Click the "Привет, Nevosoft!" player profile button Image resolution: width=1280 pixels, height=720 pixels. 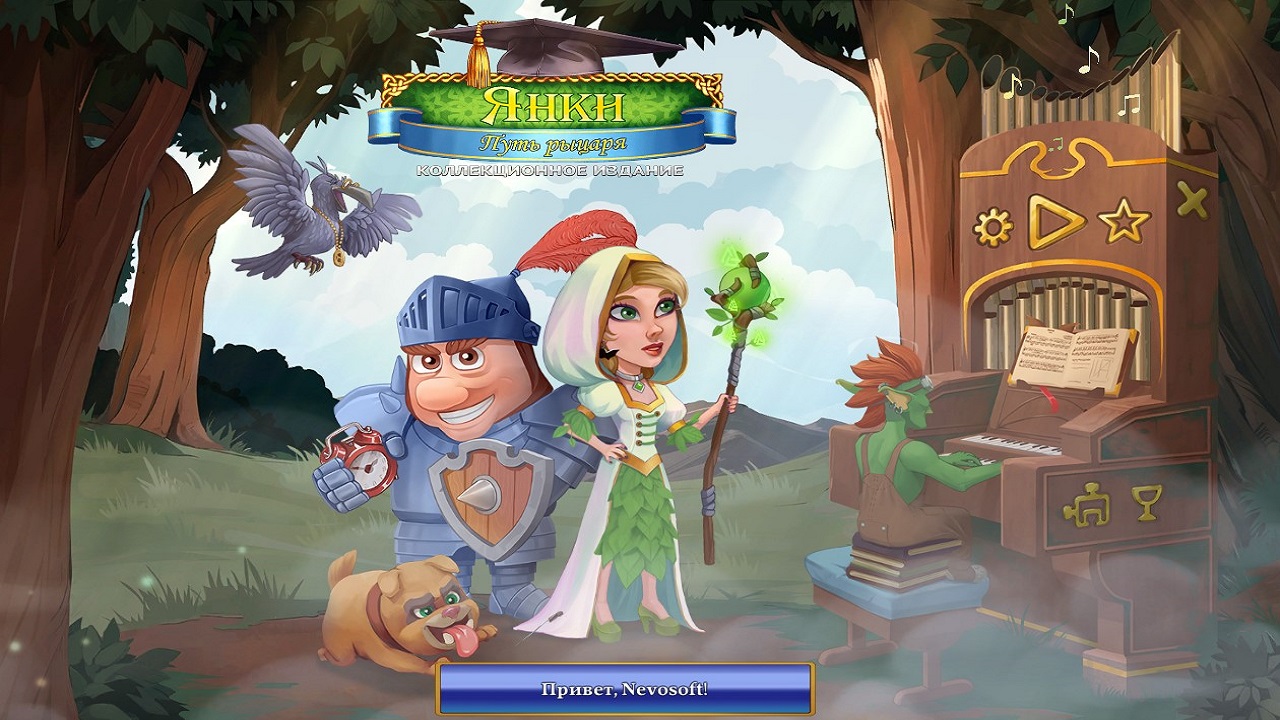click(625, 690)
